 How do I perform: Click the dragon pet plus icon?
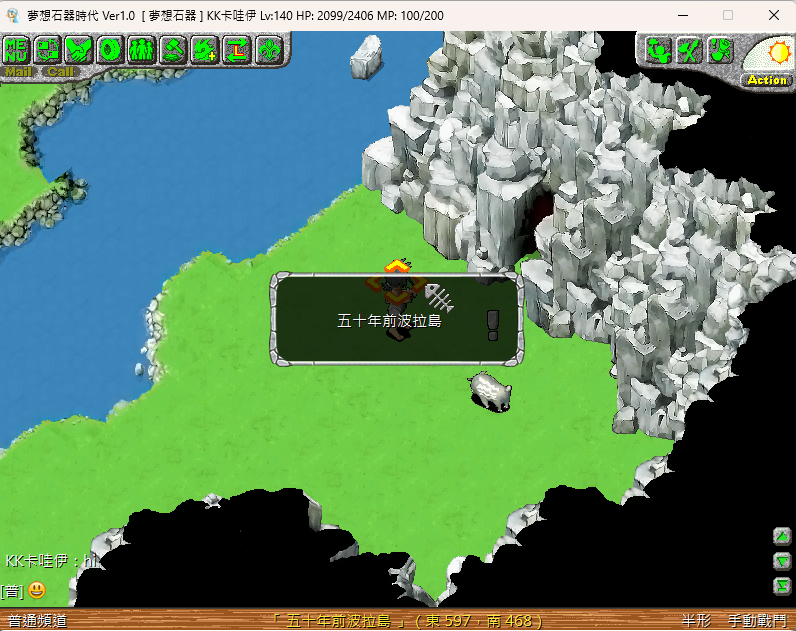(x=205, y=49)
